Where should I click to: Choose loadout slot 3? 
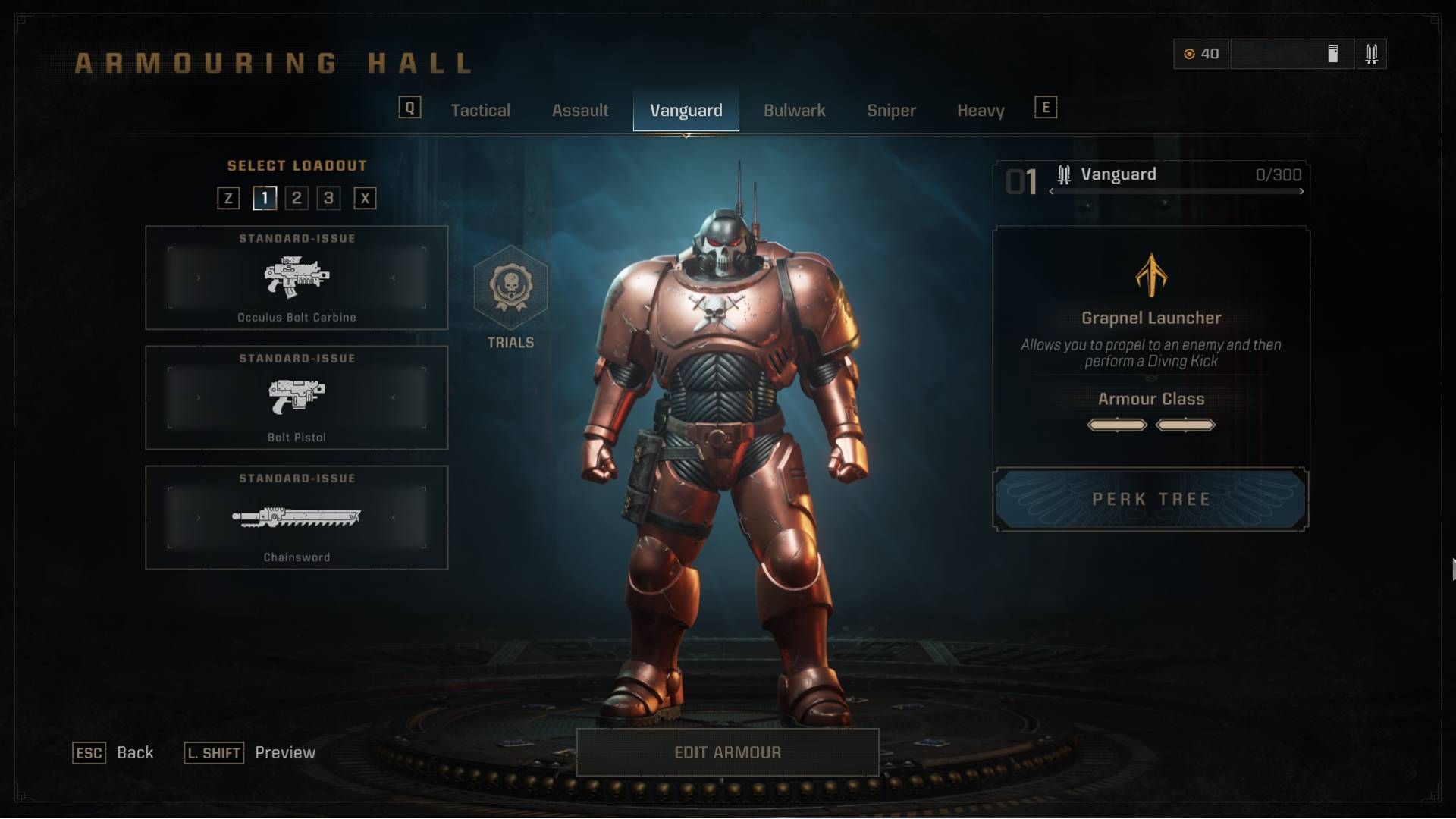[x=328, y=199]
